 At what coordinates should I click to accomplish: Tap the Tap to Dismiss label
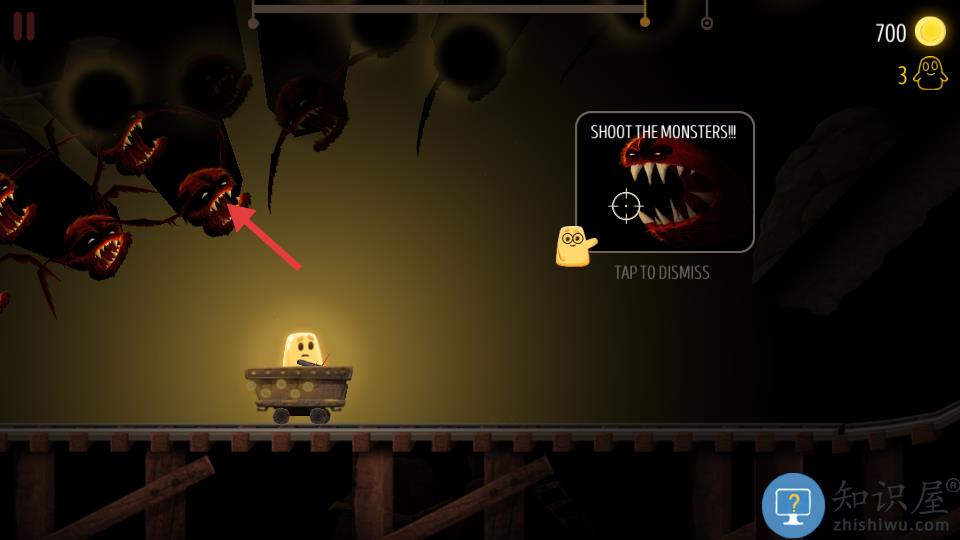[662, 272]
